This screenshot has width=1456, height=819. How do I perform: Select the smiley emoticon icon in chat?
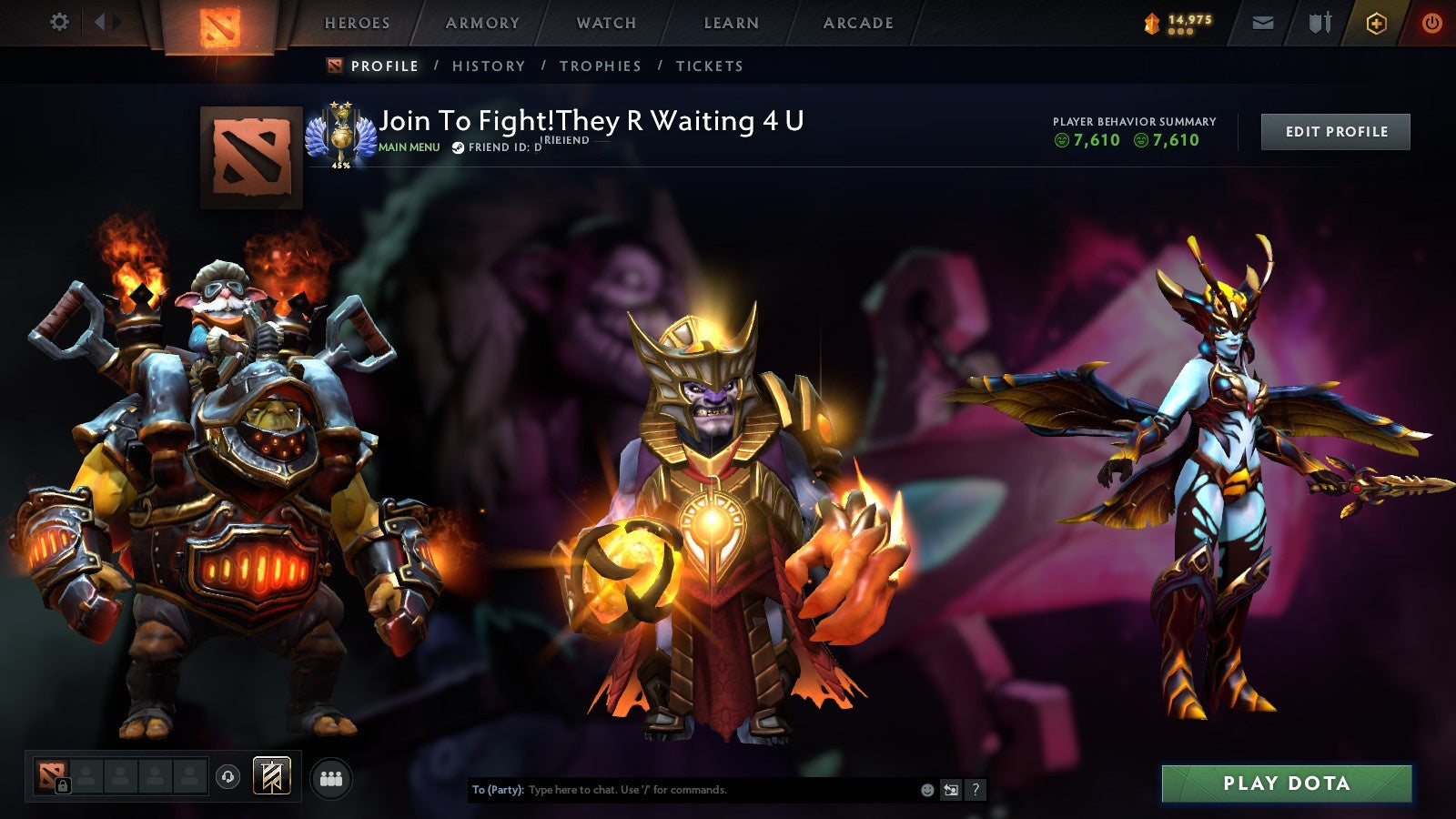tap(926, 790)
